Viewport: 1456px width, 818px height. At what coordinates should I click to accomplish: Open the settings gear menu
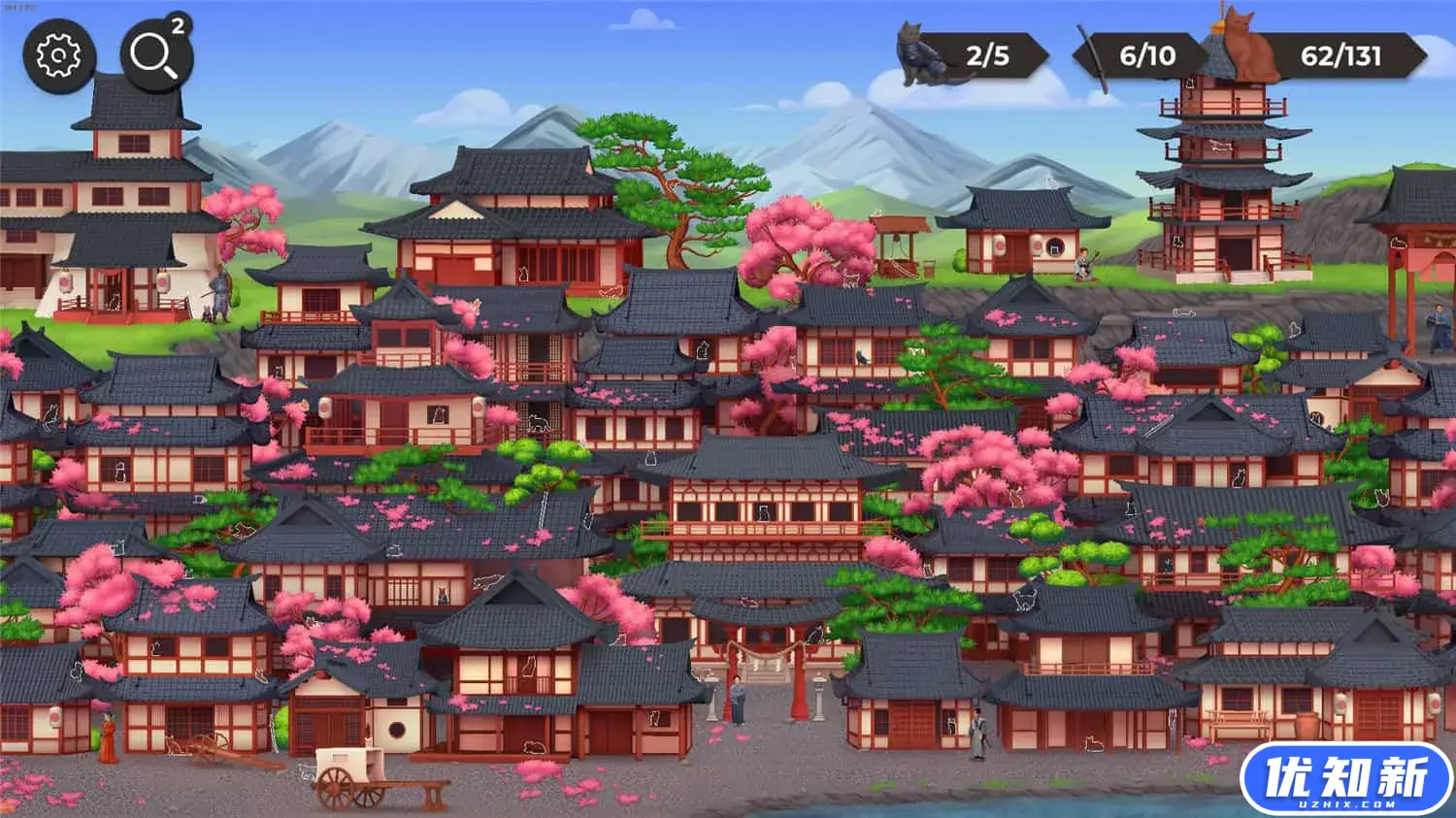pyautogui.click(x=60, y=53)
